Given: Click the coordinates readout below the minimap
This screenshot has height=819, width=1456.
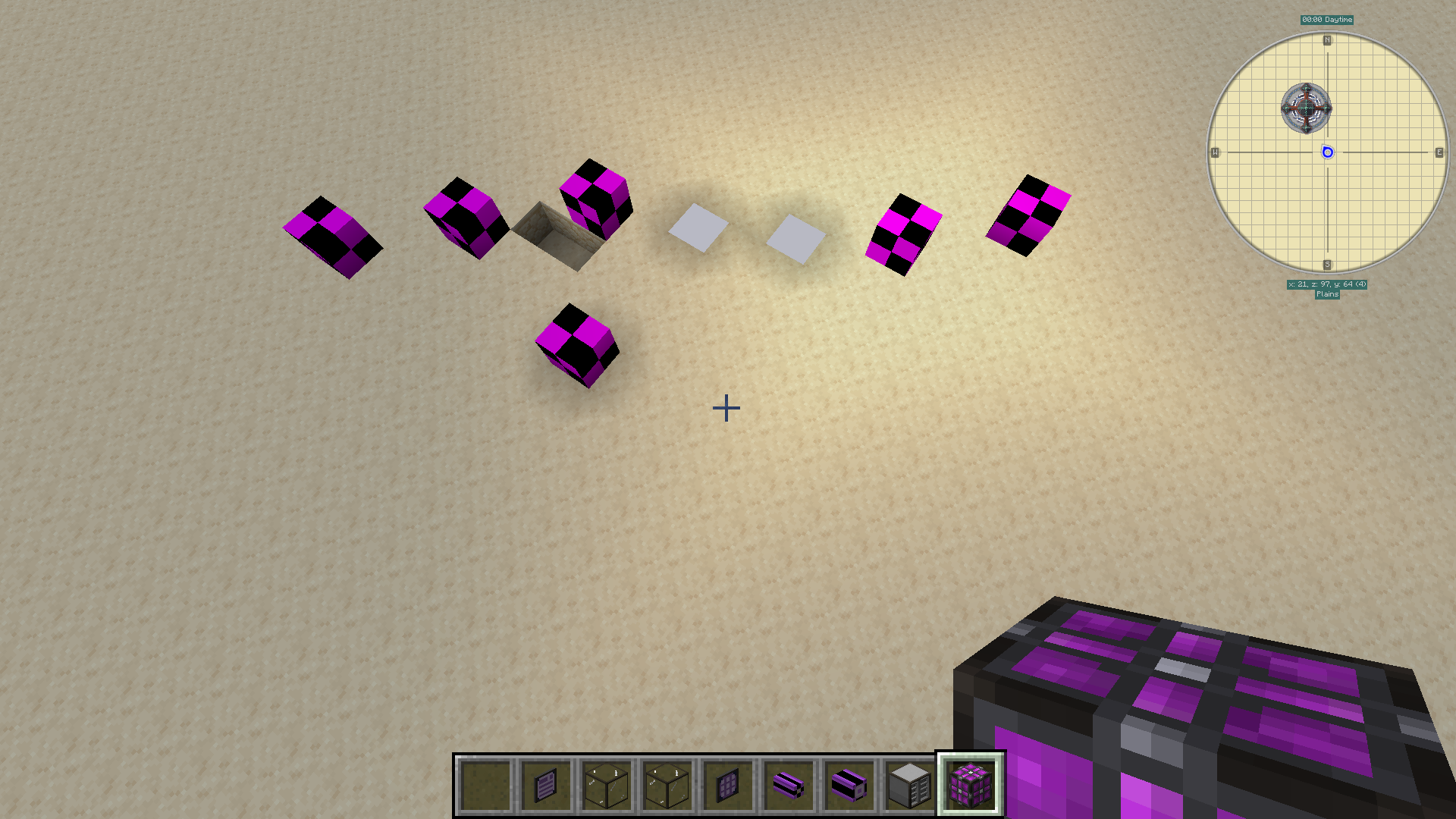Looking at the screenshot, I should click(1328, 284).
